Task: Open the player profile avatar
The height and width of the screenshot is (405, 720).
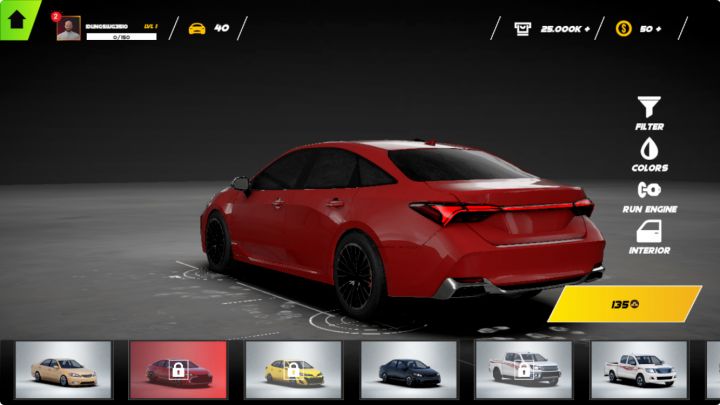Action: pyautogui.click(x=69, y=29)
